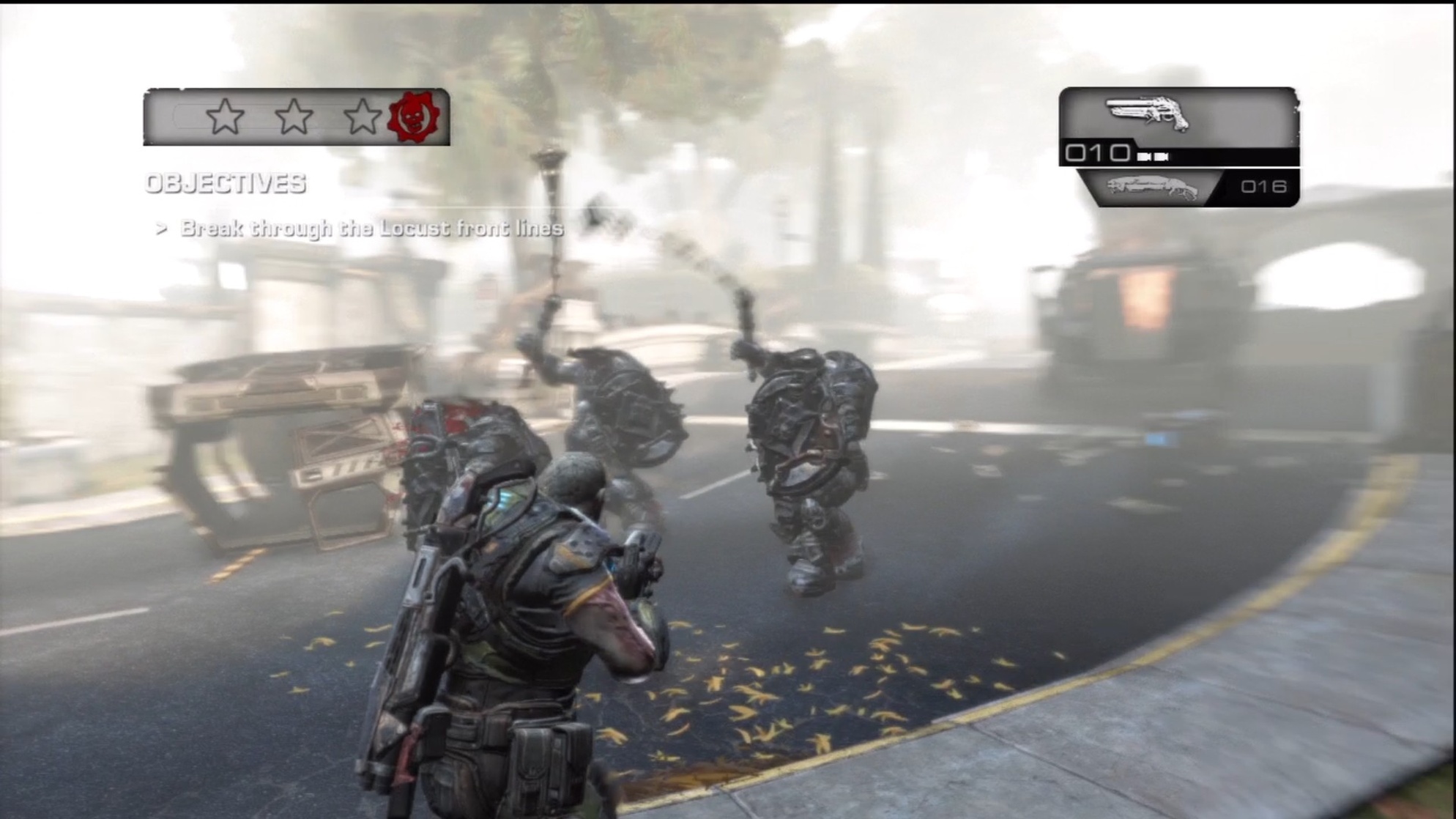Viewport: 1456px width, 819px height.
Task: Open the OBJECTIVES heading
Action: (x=227, y=185)
